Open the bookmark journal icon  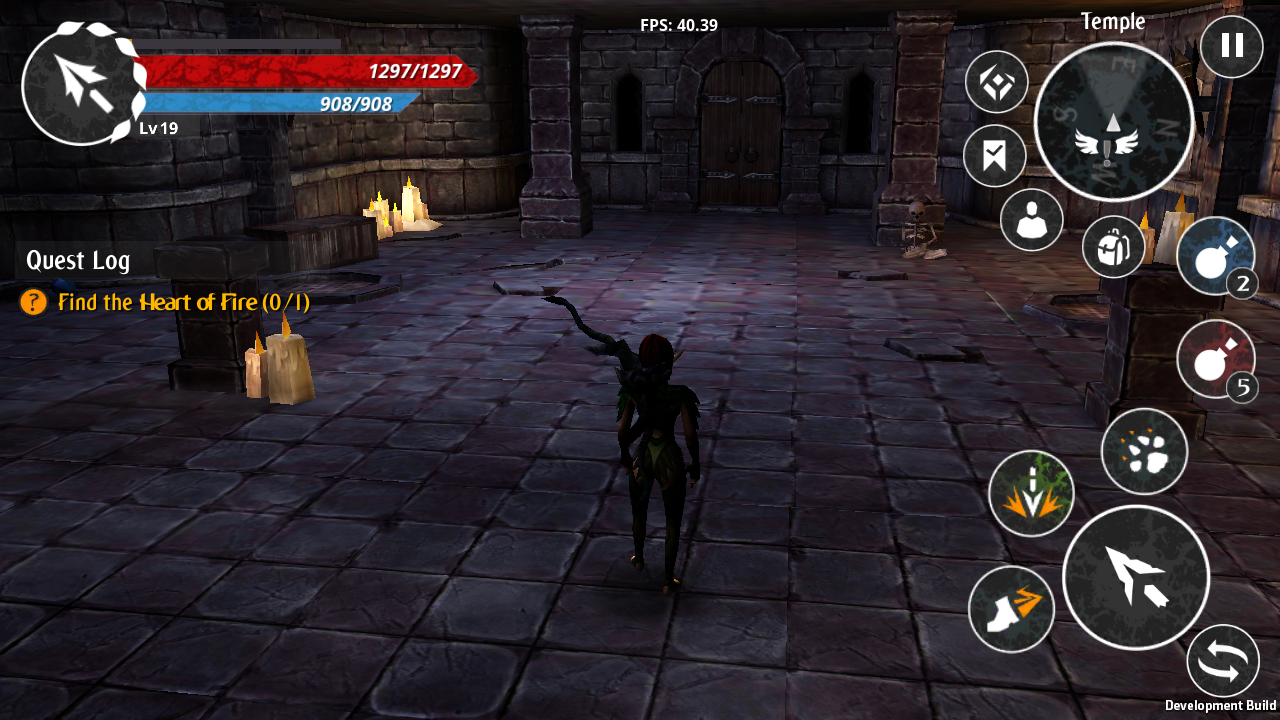click(x=994, y=156)
